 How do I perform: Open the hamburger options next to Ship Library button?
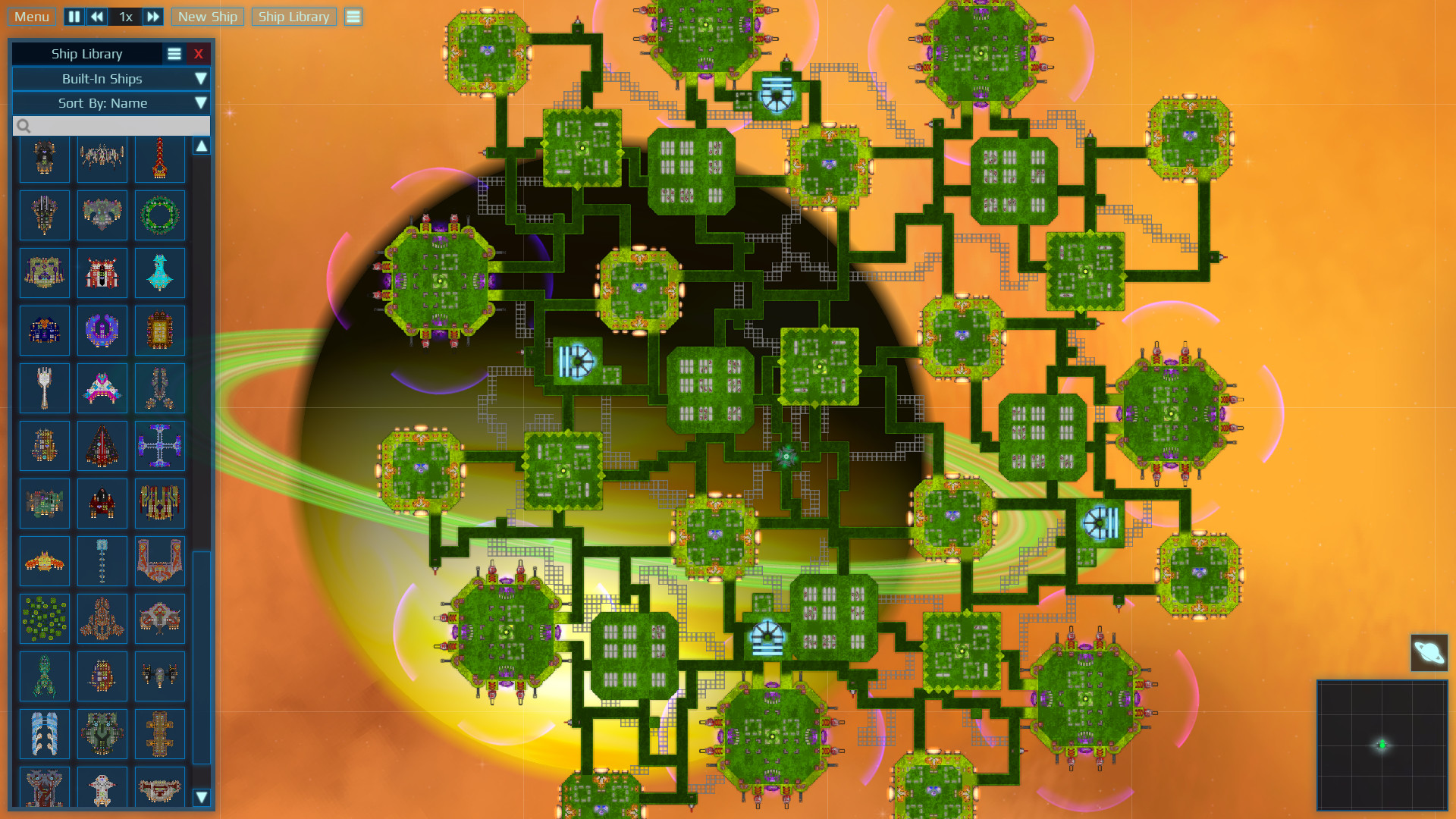(353, 16)
